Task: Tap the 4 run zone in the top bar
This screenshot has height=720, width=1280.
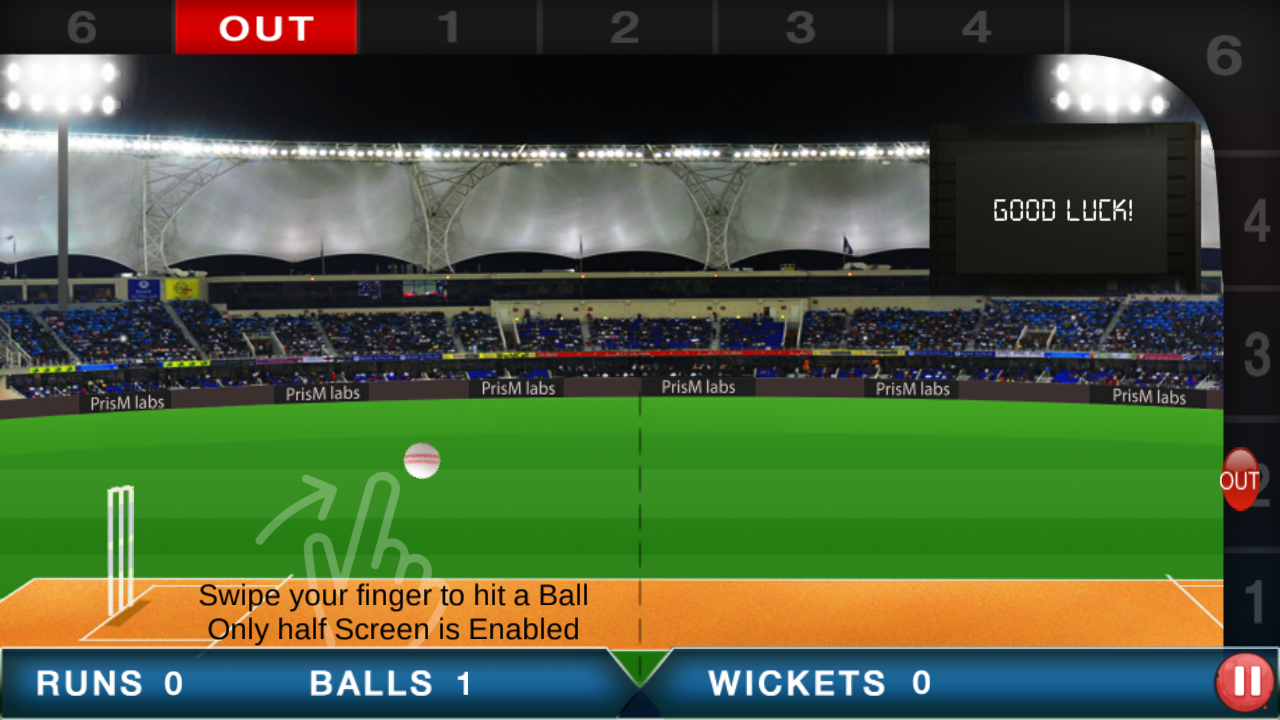Action: [978, 25]
